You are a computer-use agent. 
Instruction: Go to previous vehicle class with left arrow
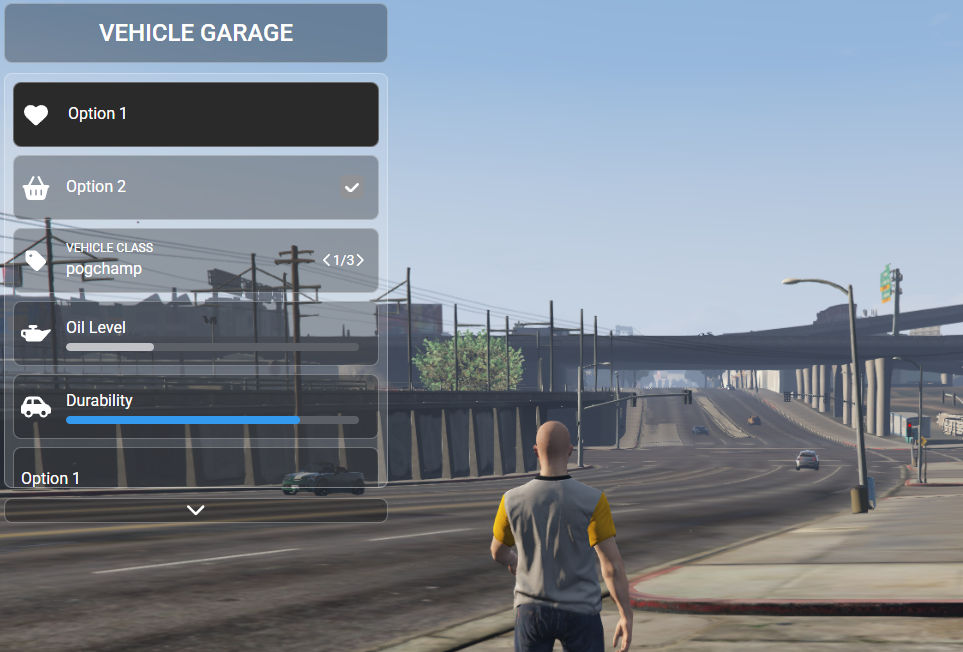pyautogui.click(x=326, y=260)
